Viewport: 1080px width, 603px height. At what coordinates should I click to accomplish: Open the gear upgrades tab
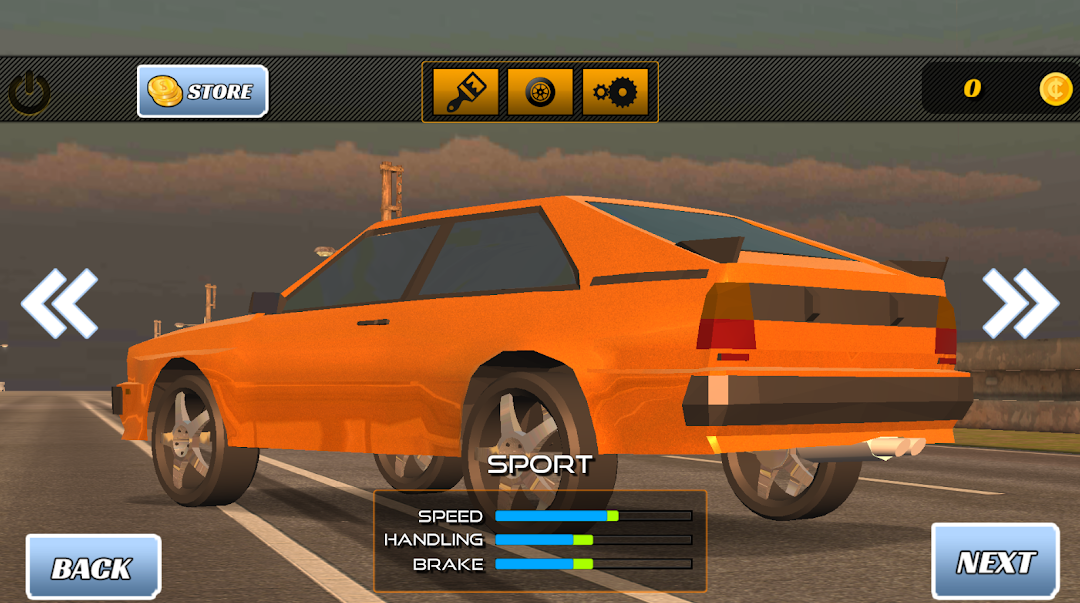click(x=615, y=92)
